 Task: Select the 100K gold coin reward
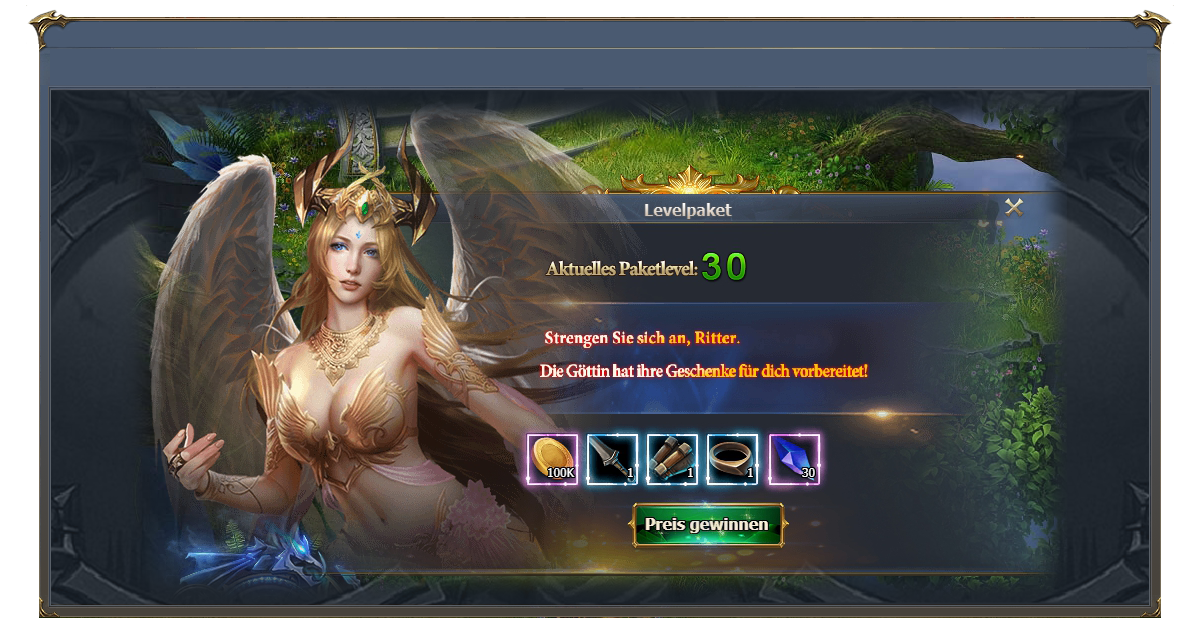[x=552, y=459]
